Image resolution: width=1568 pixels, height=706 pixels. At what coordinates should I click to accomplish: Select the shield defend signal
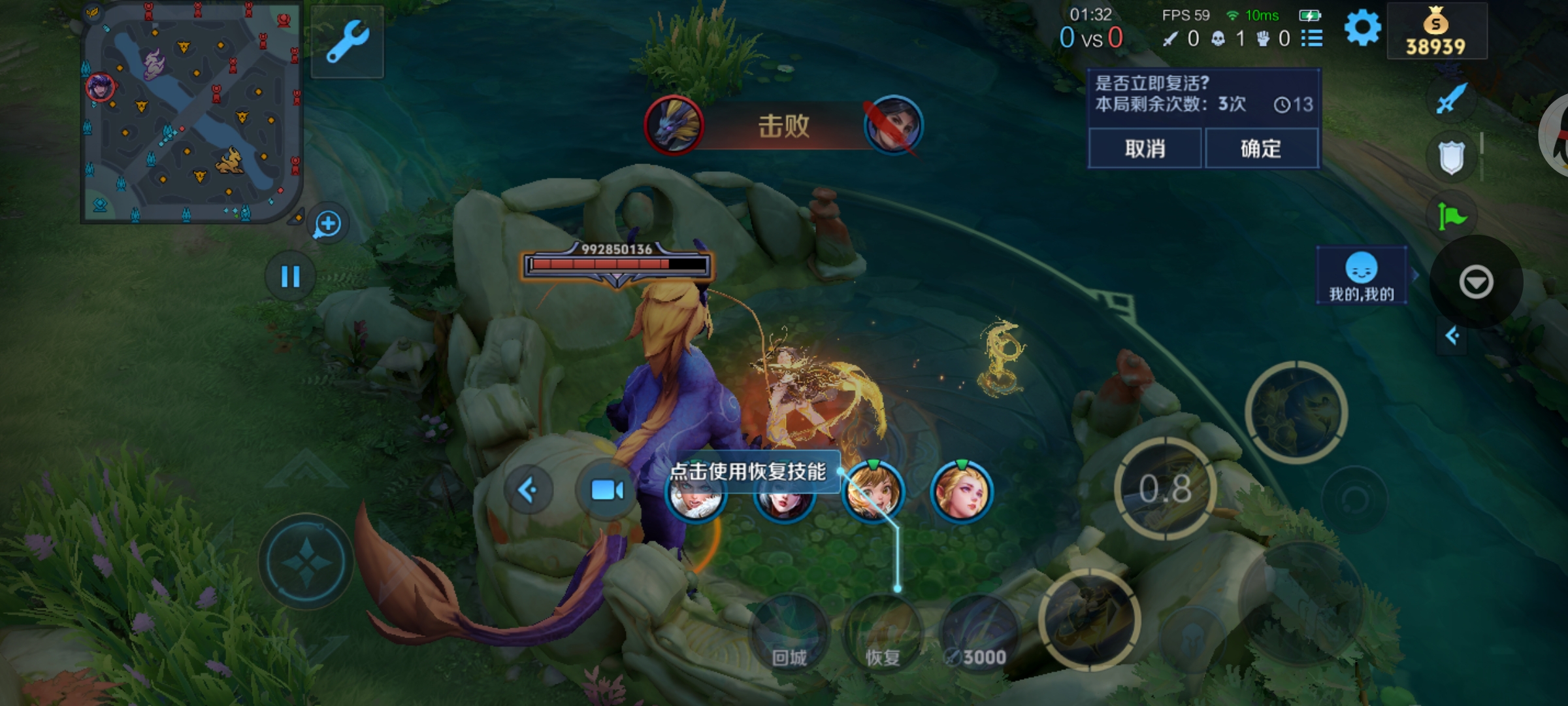click(1451, 158)
